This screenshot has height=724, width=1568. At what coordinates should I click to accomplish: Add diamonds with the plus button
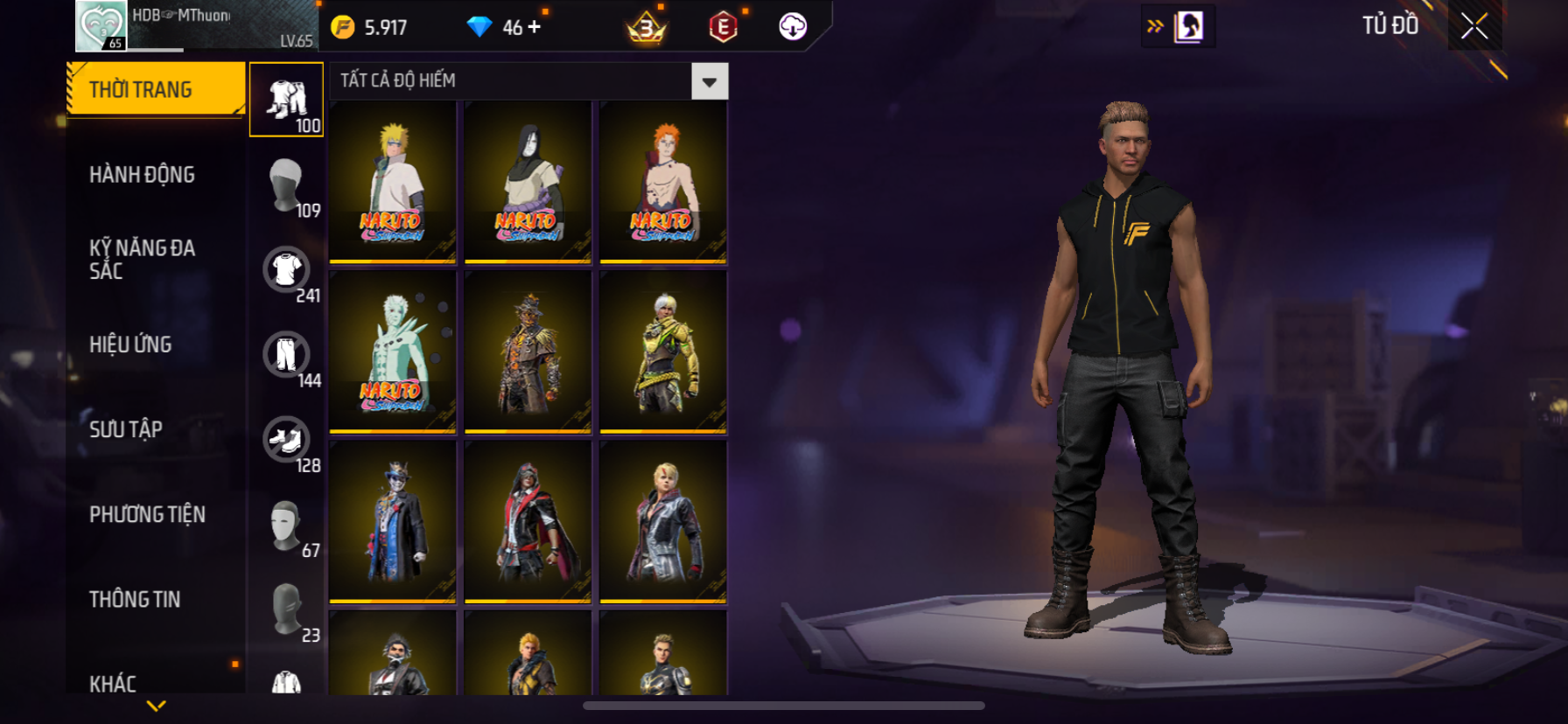pos(534,27)
